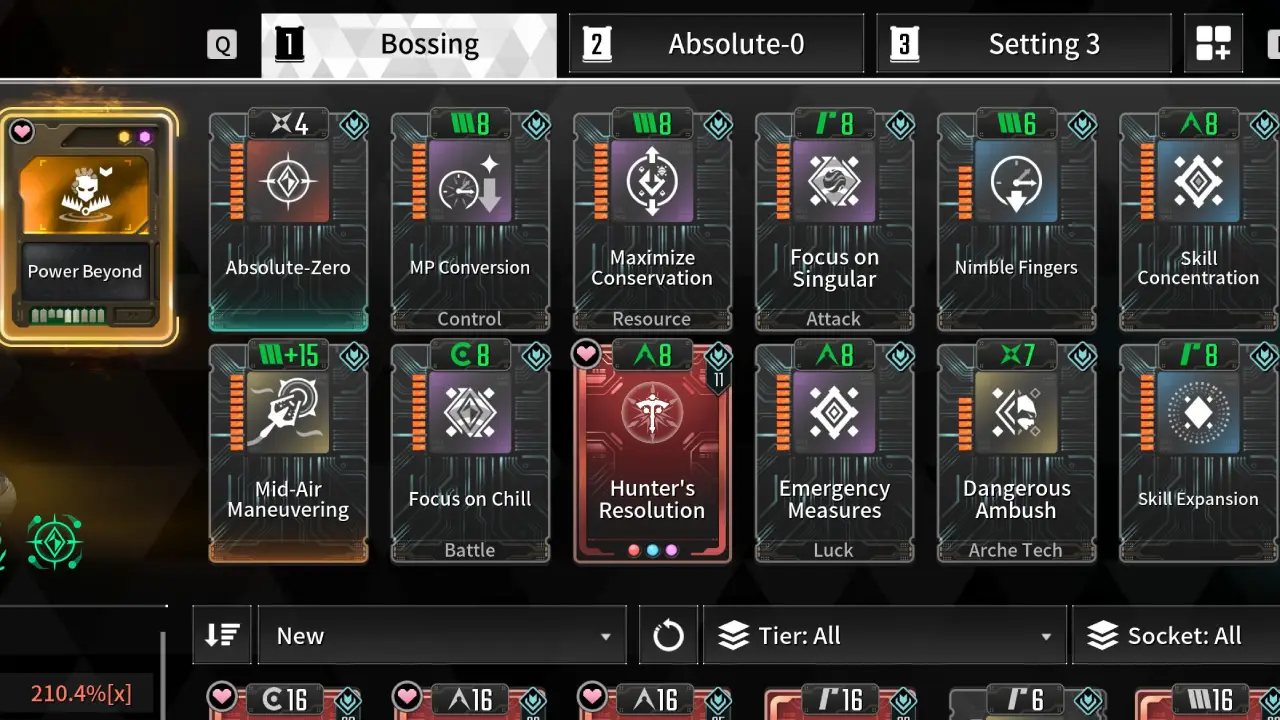This screenshot has width=1280, height=720.
Task: Click the Nimble Fingers clock icon
Action: click(1016, 182)
